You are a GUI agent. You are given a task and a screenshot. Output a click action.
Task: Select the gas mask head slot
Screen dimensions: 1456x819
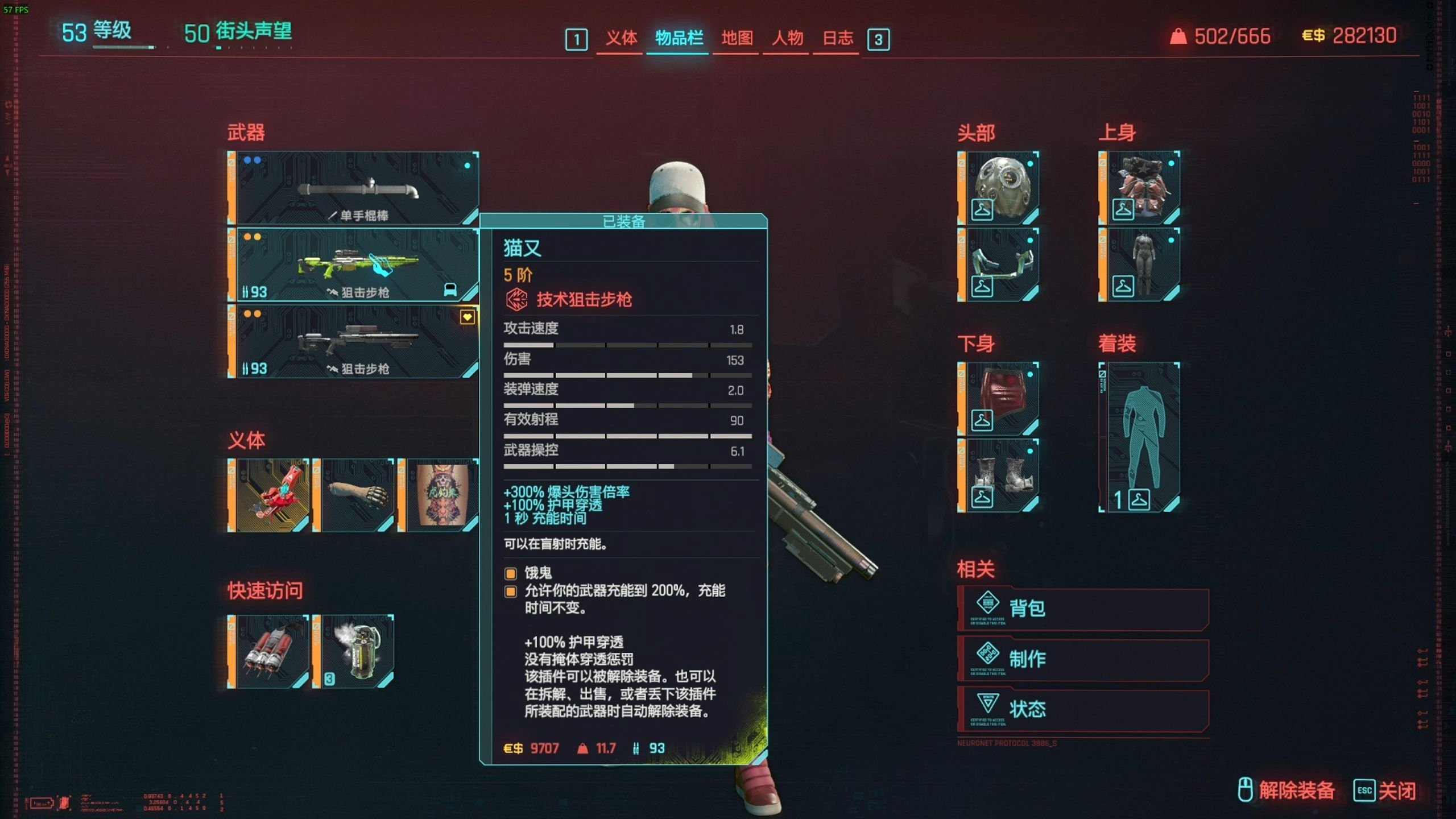point(999,188)
